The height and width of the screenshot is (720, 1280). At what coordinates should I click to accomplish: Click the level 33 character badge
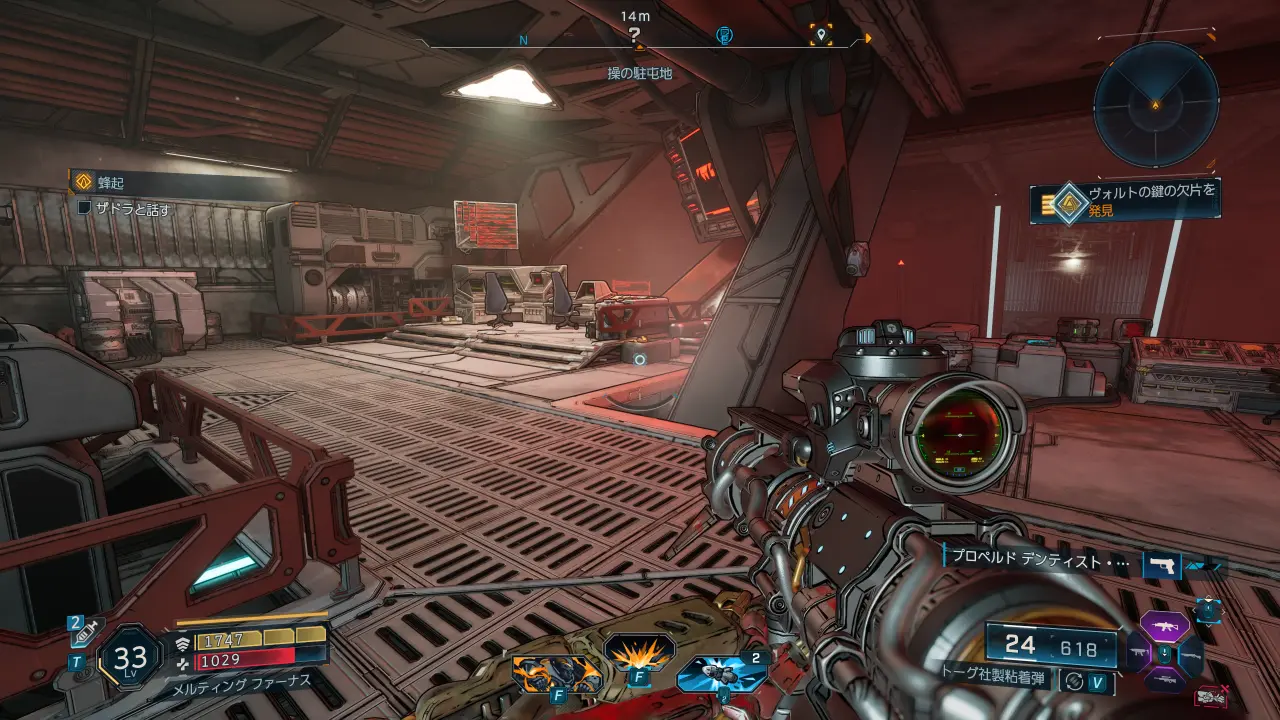click(x=131, y=658)
